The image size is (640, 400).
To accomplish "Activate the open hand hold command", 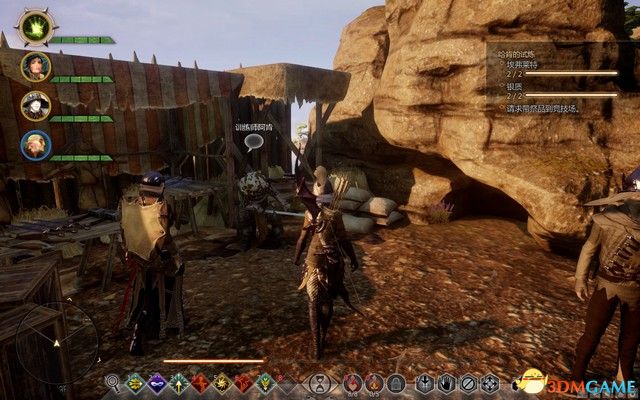I will point(444,382).
